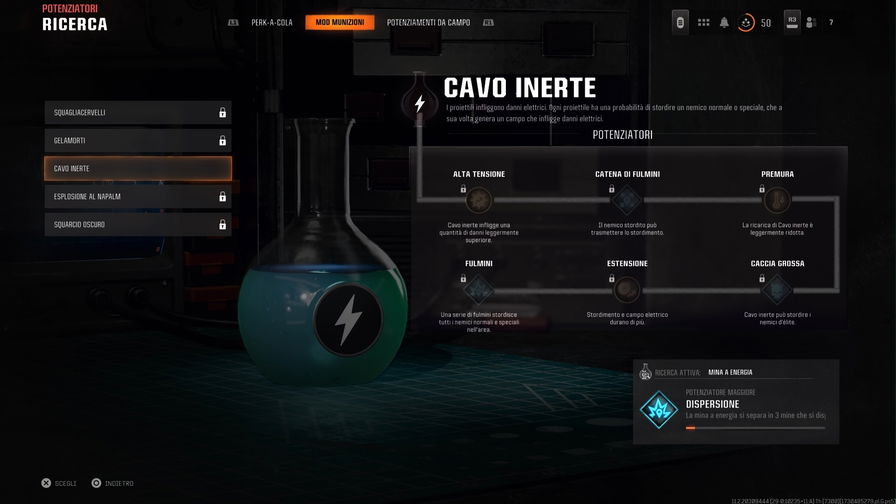
Task: Open the social friends icon
Action: tap(811, 22)
